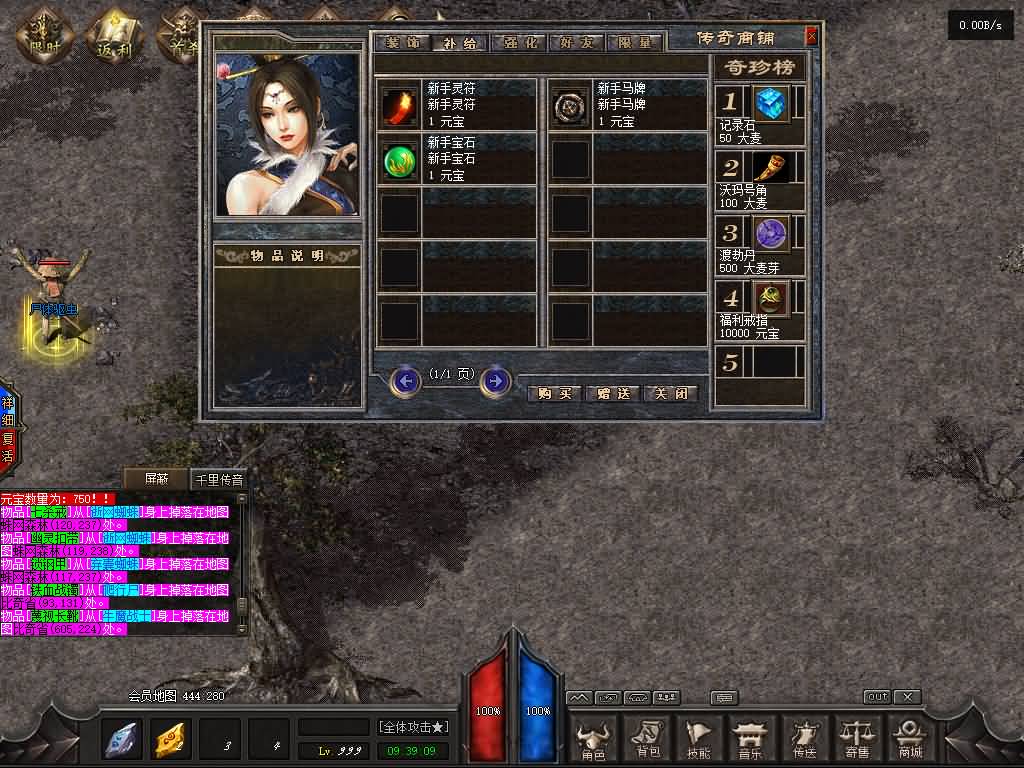
Task: Open the 背包 backpack
Action: [647, 740]
